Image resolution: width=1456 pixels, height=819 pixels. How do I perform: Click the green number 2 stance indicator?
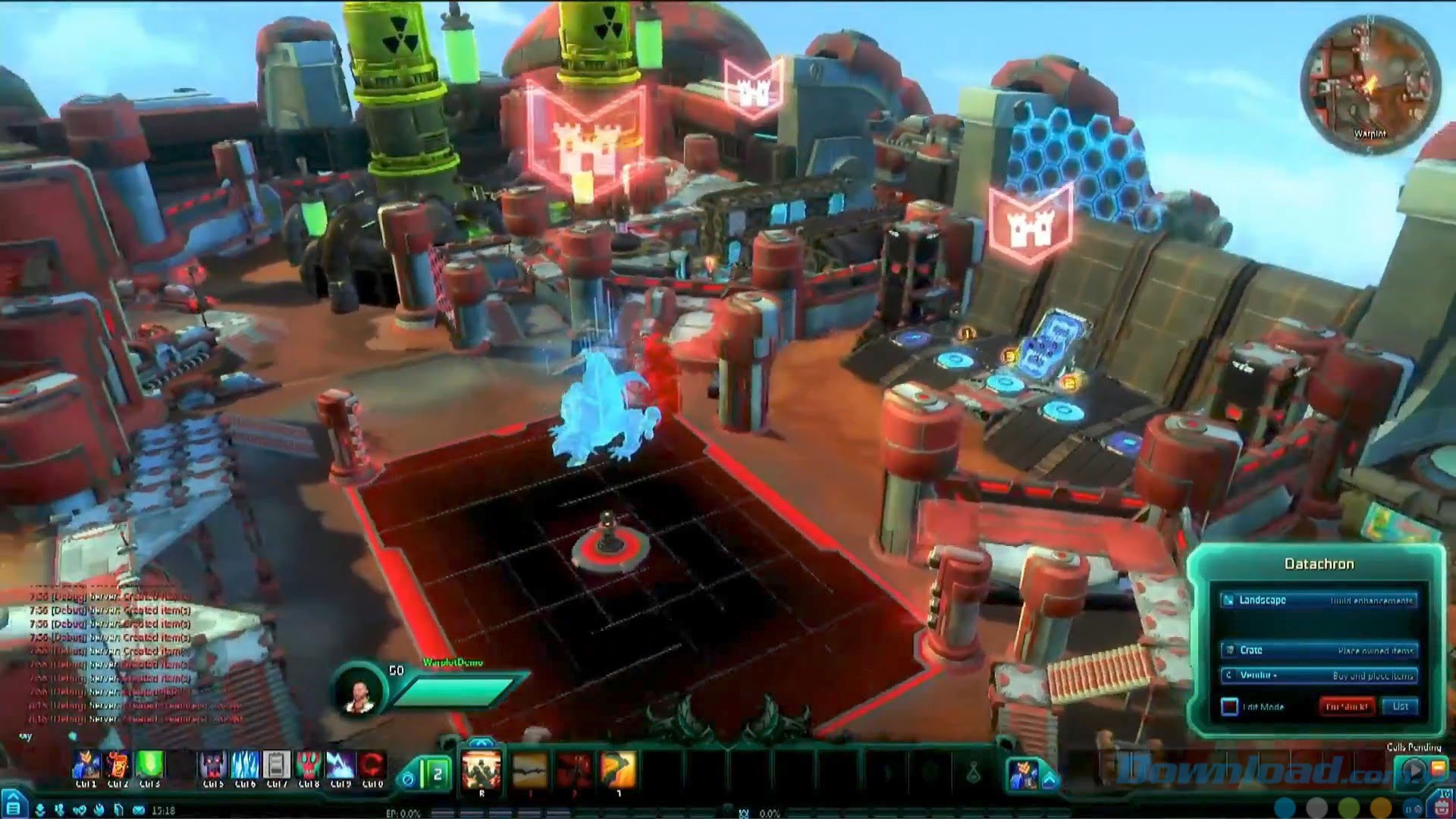pos(437,773)
